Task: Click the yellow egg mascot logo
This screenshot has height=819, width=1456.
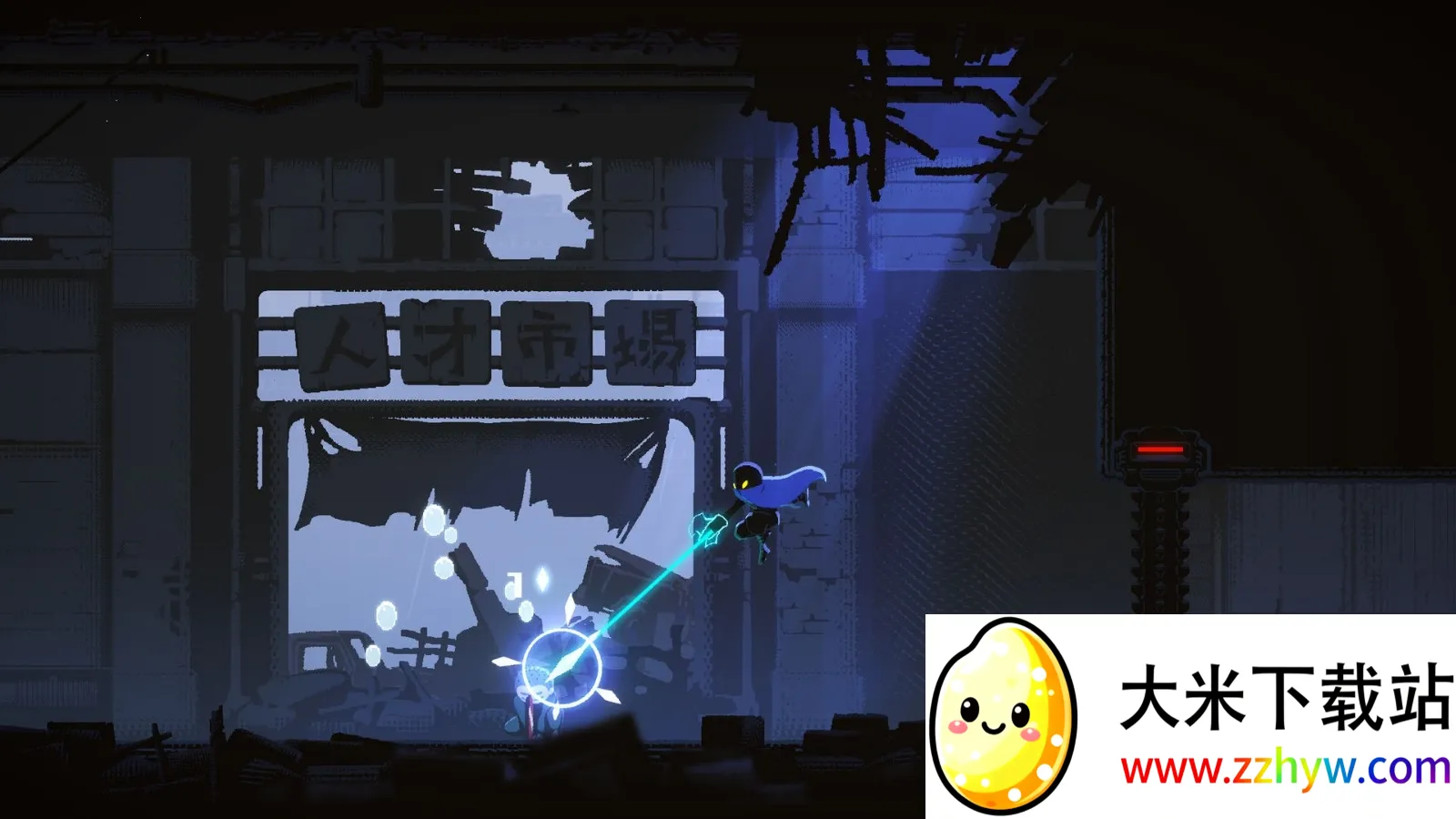Action: (1003, 715)
